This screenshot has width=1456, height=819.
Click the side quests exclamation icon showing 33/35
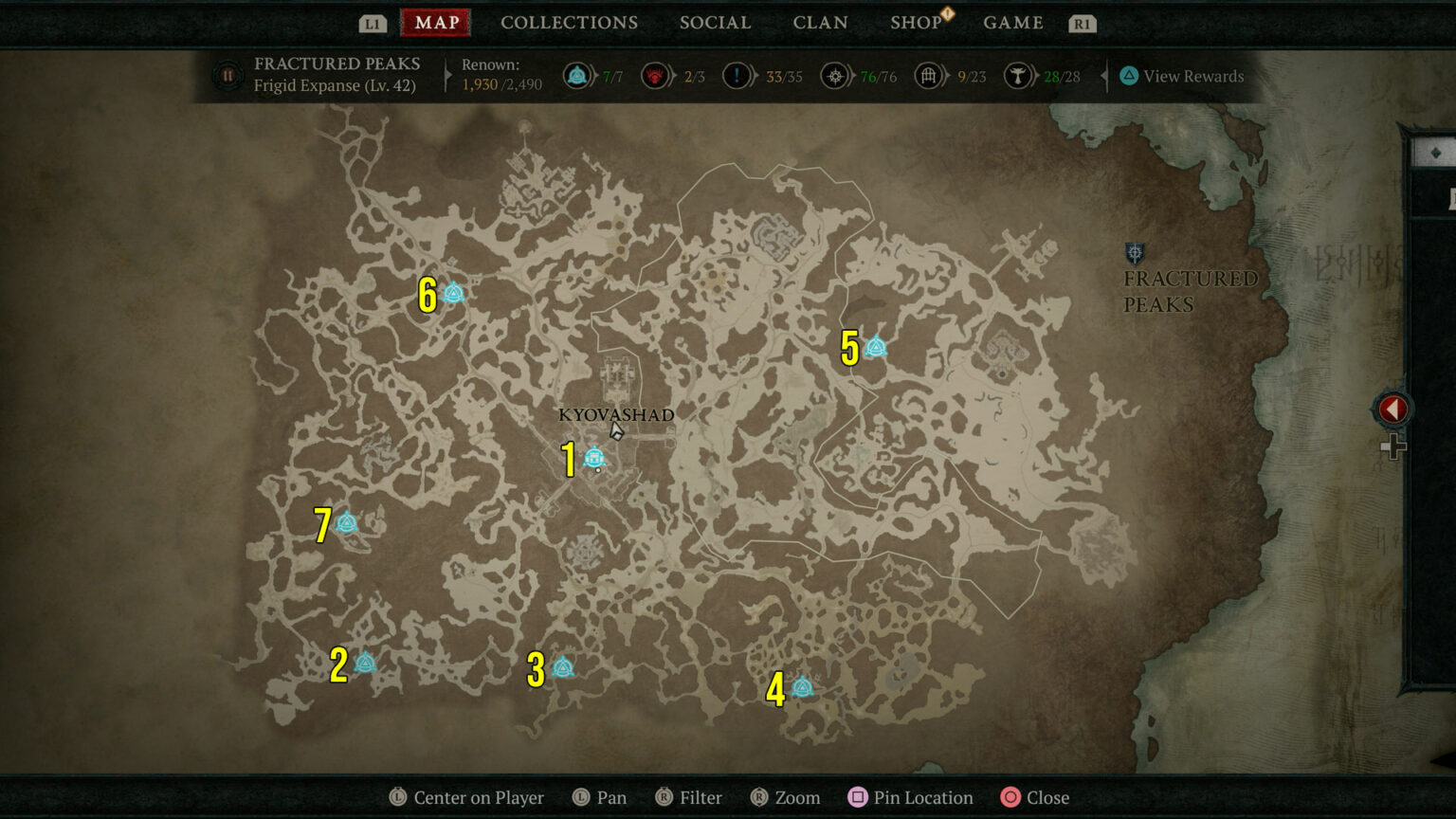tap(737, 76)
